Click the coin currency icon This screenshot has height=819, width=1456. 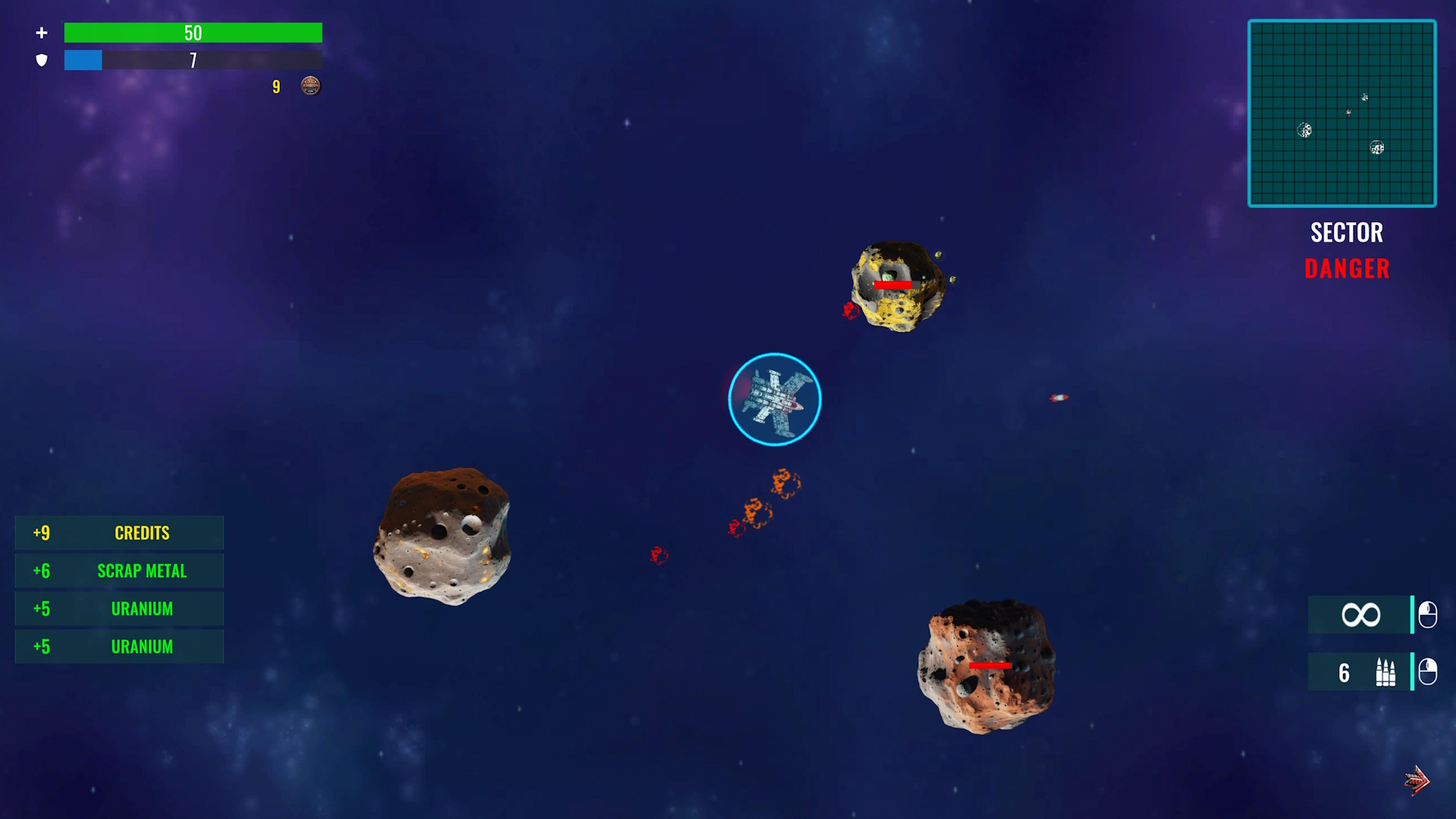310,86
